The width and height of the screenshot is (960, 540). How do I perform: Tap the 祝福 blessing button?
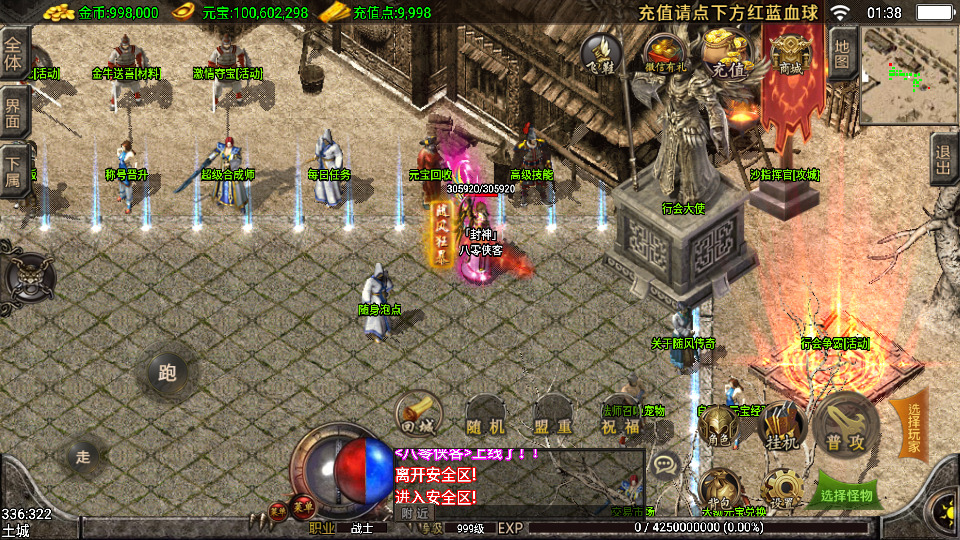pyautogui.click(x=620, y=419)
